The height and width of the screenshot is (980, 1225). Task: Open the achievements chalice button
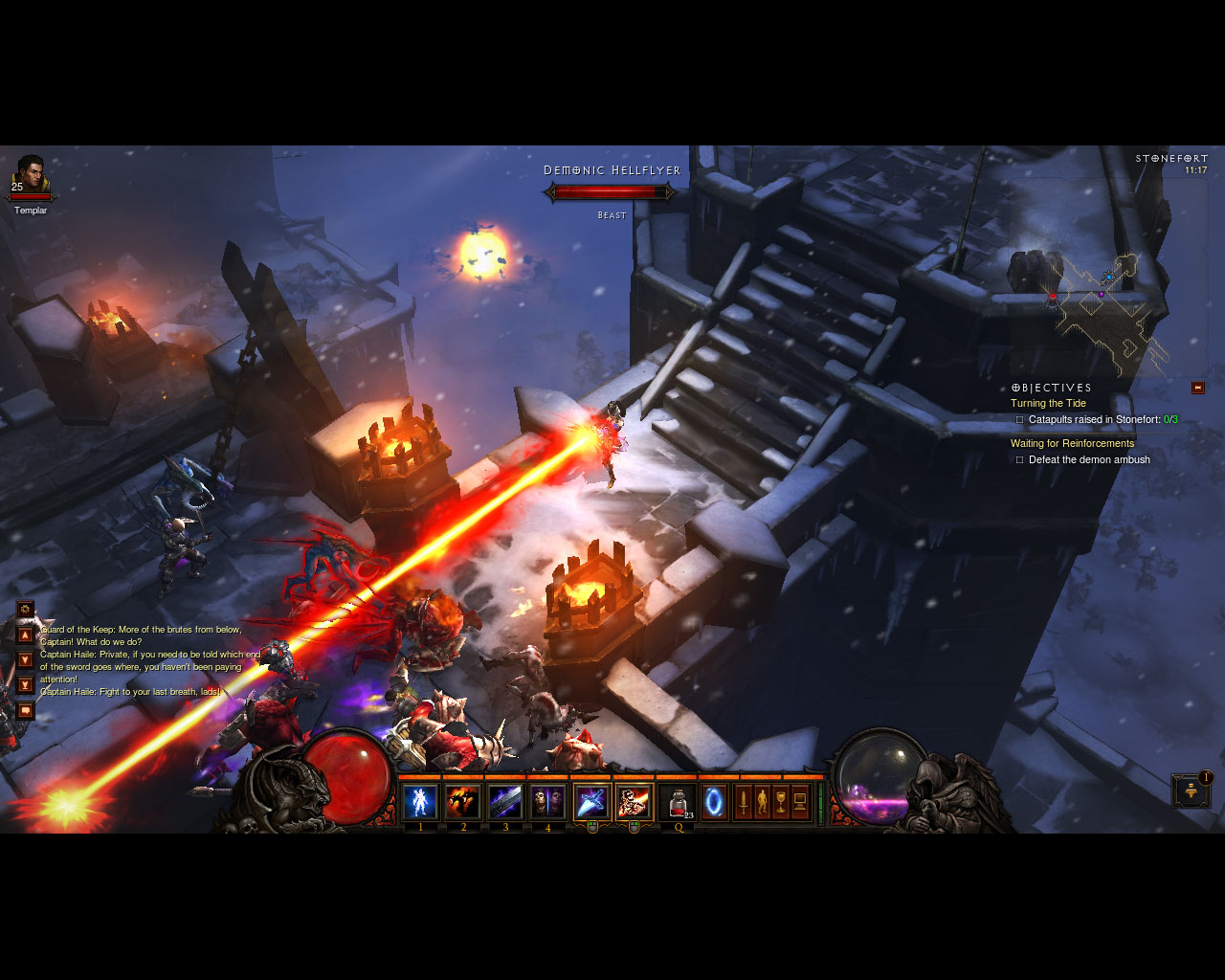pyautogui.click(x=781, y=802)
